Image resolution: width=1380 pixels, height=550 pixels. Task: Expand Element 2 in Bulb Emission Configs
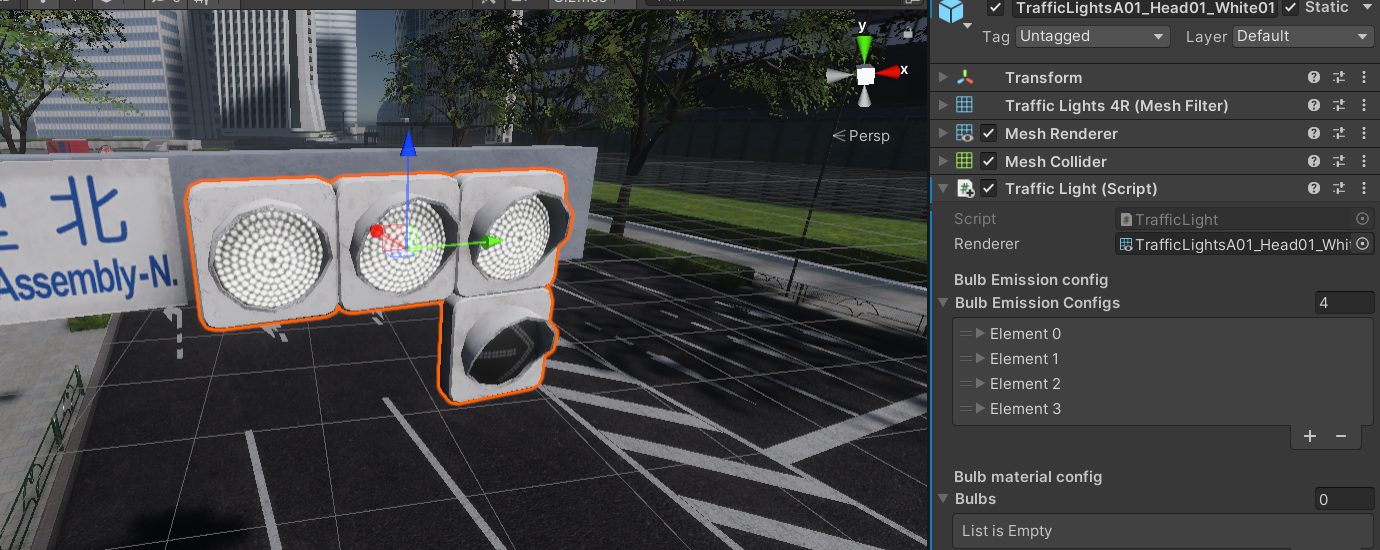(x=980, y=384)
